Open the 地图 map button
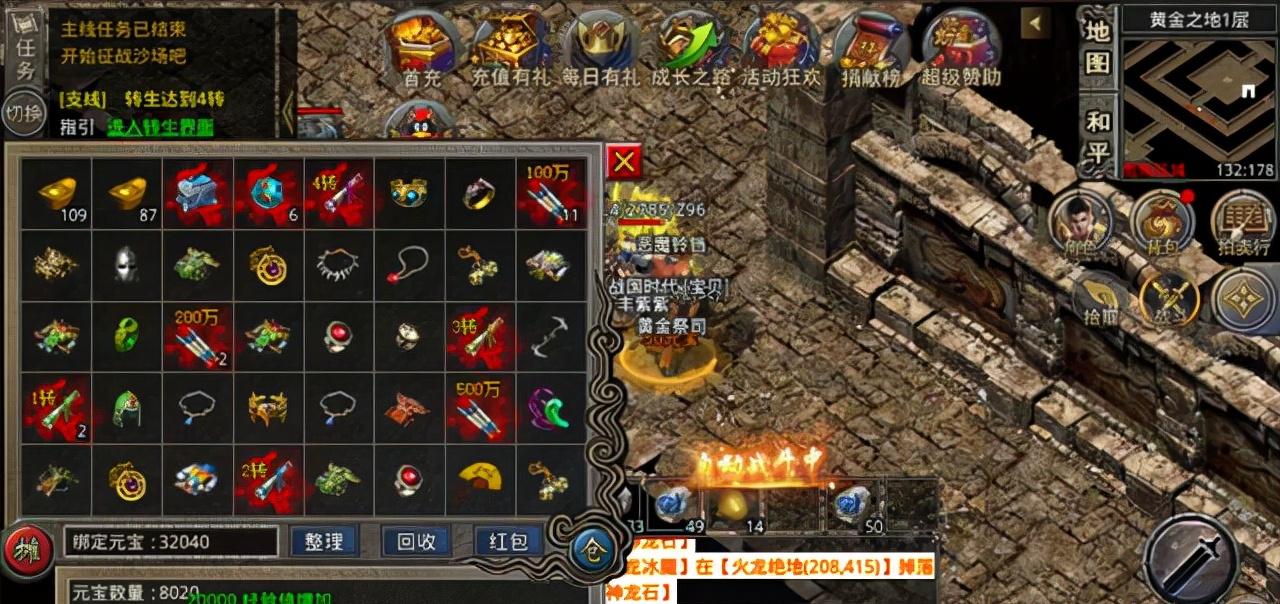This screenshot has height=604, width=1280. click(1098, 46)
